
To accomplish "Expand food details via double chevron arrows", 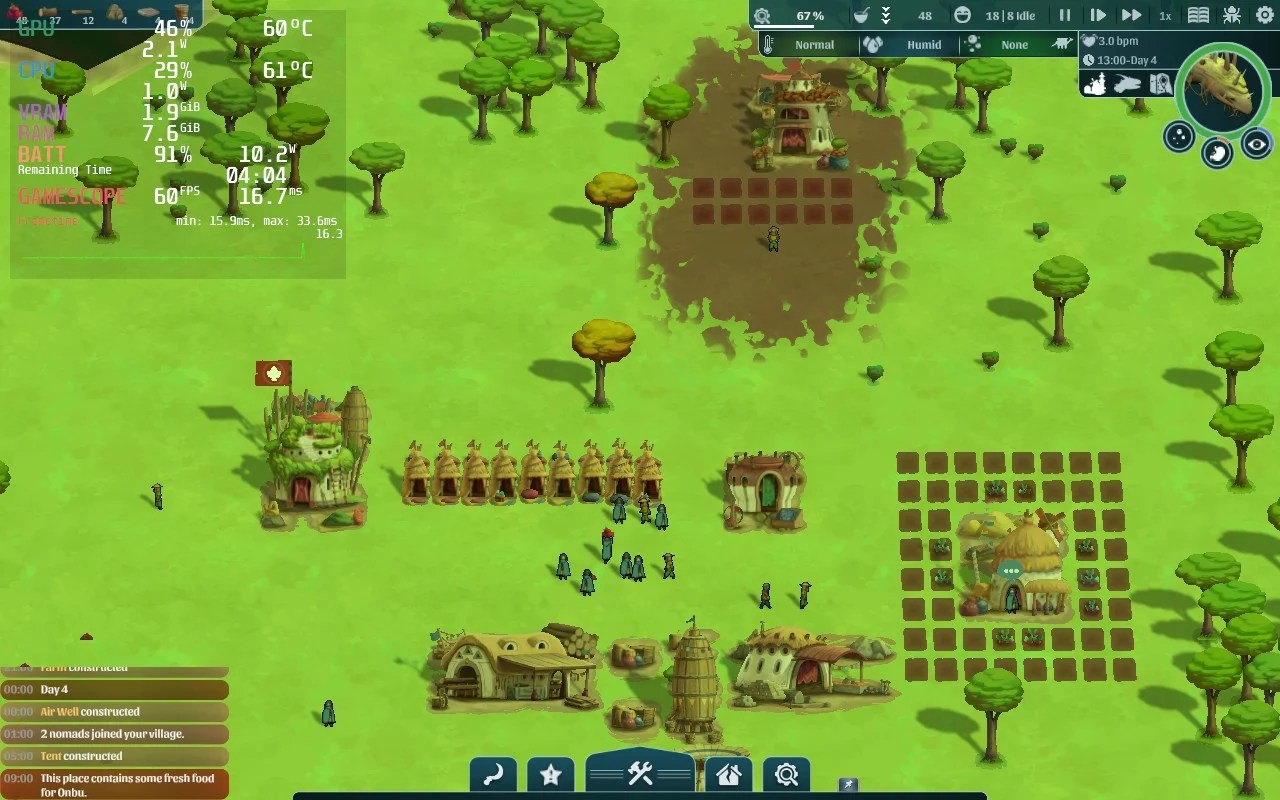I will pyautogui.click(x=884, y=14).
